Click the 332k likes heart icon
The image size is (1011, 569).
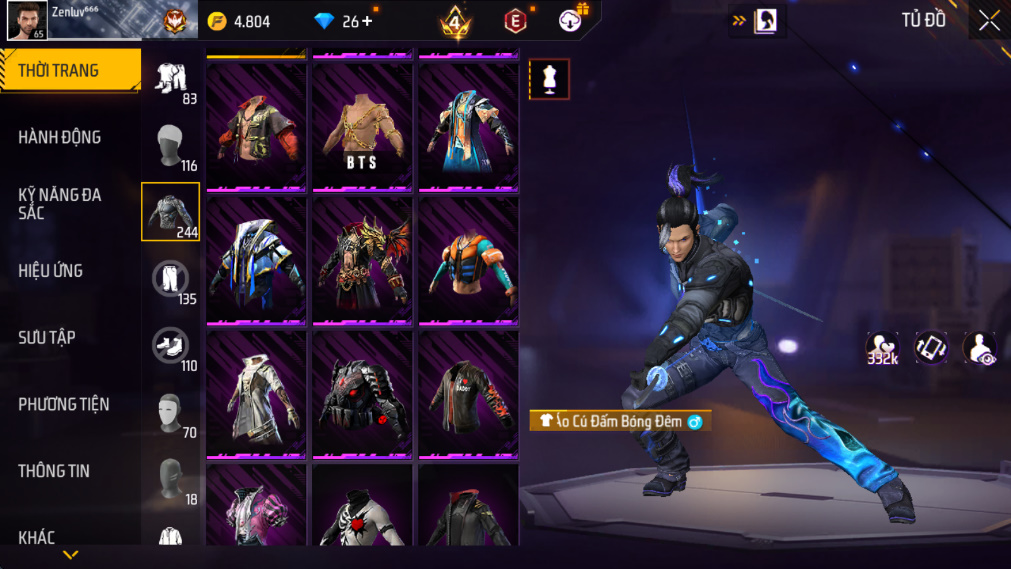click(x=881, y=347)
